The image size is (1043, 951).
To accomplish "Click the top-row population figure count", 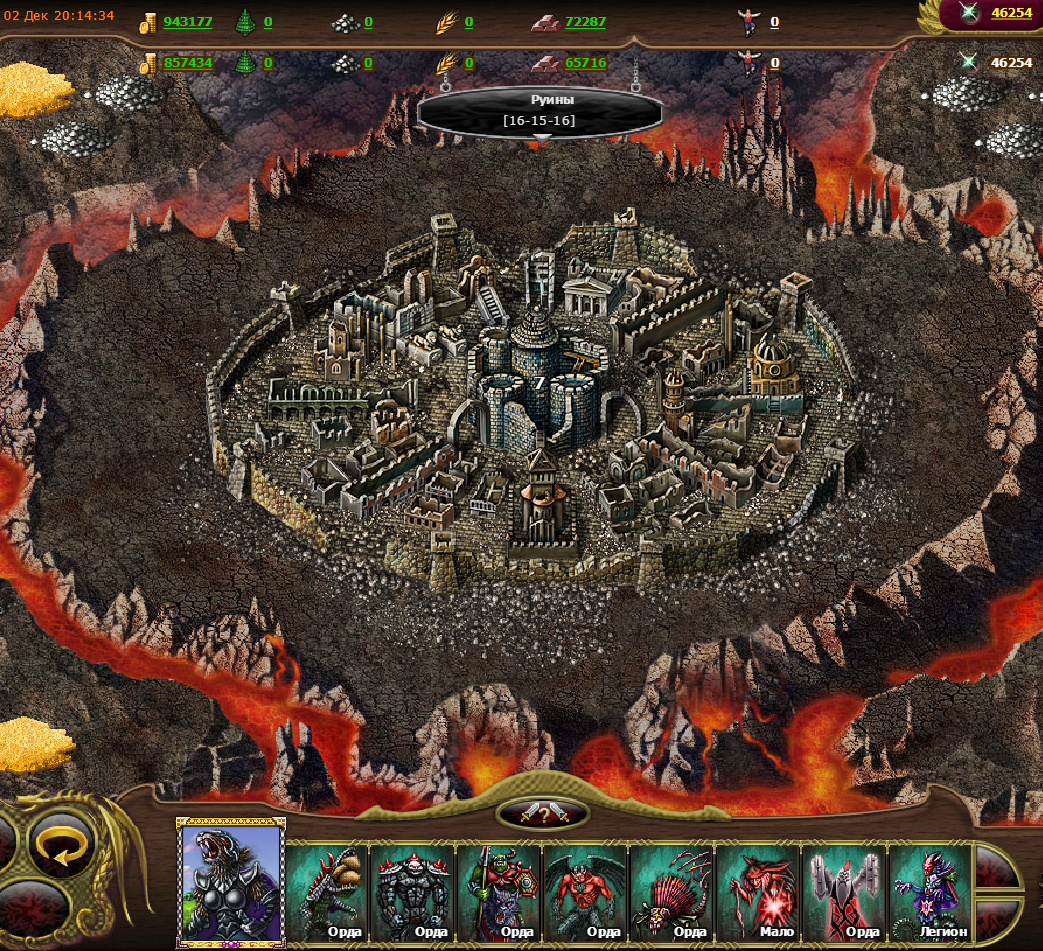I will pos(774,22).
